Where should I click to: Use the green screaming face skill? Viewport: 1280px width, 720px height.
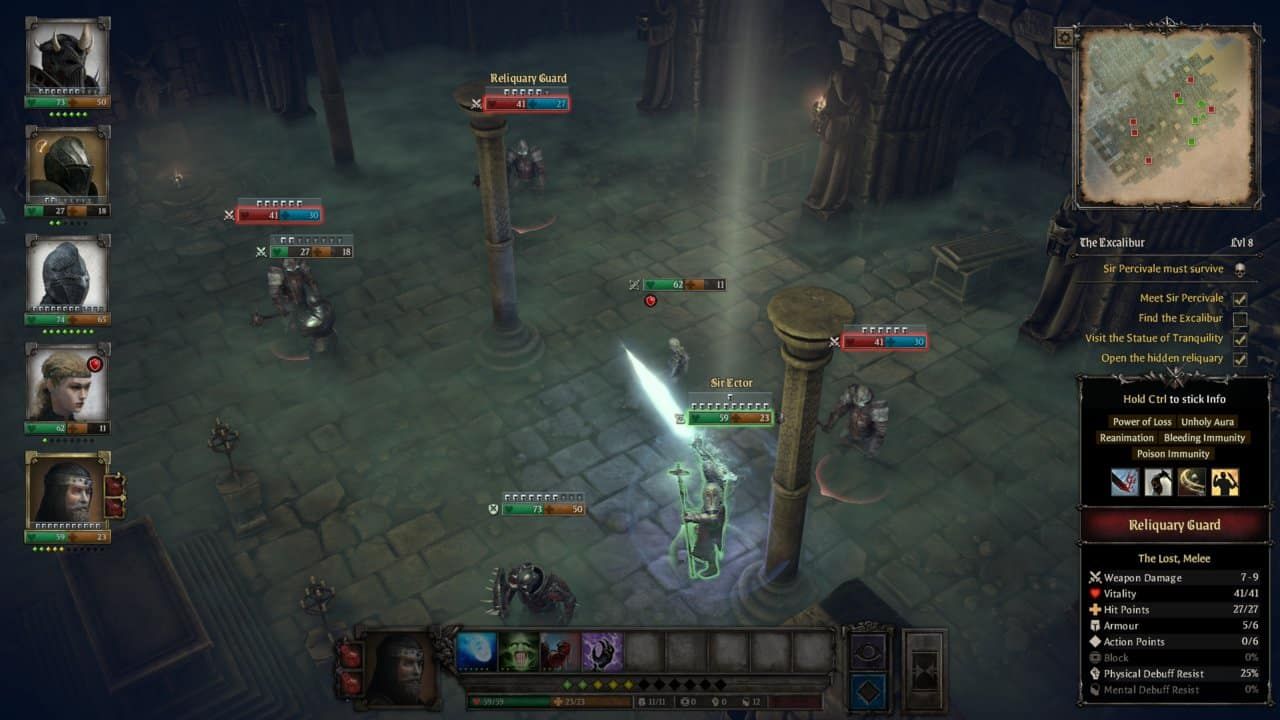point(519,652)
